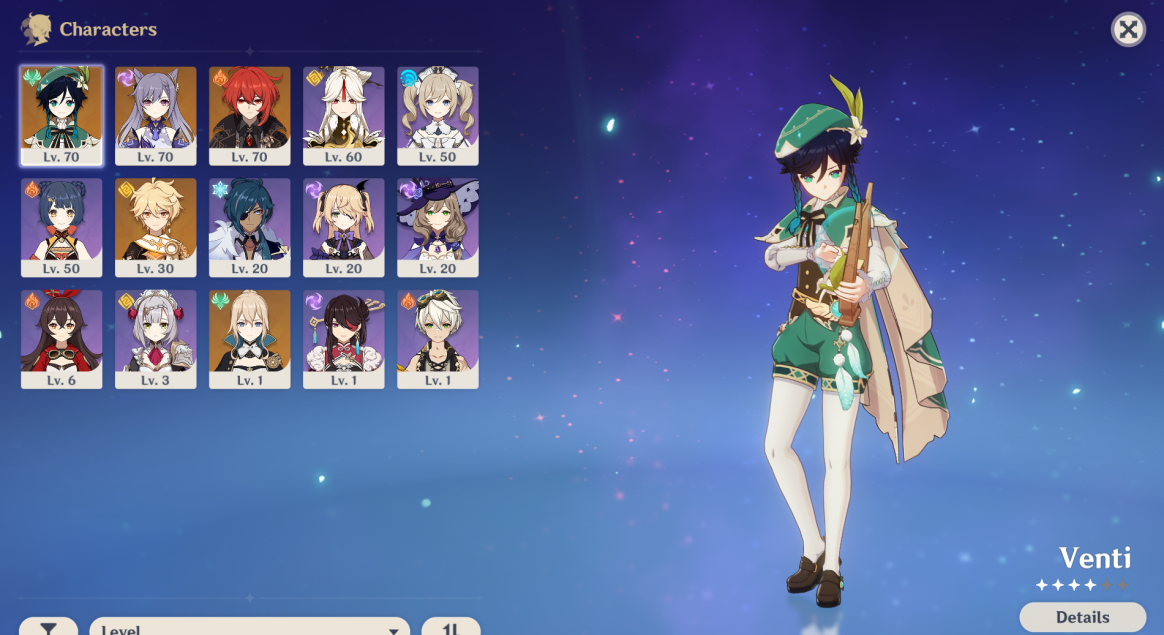
Task: Select the blond Traveler at Lv. 30
Action: (x=155, y=225)
